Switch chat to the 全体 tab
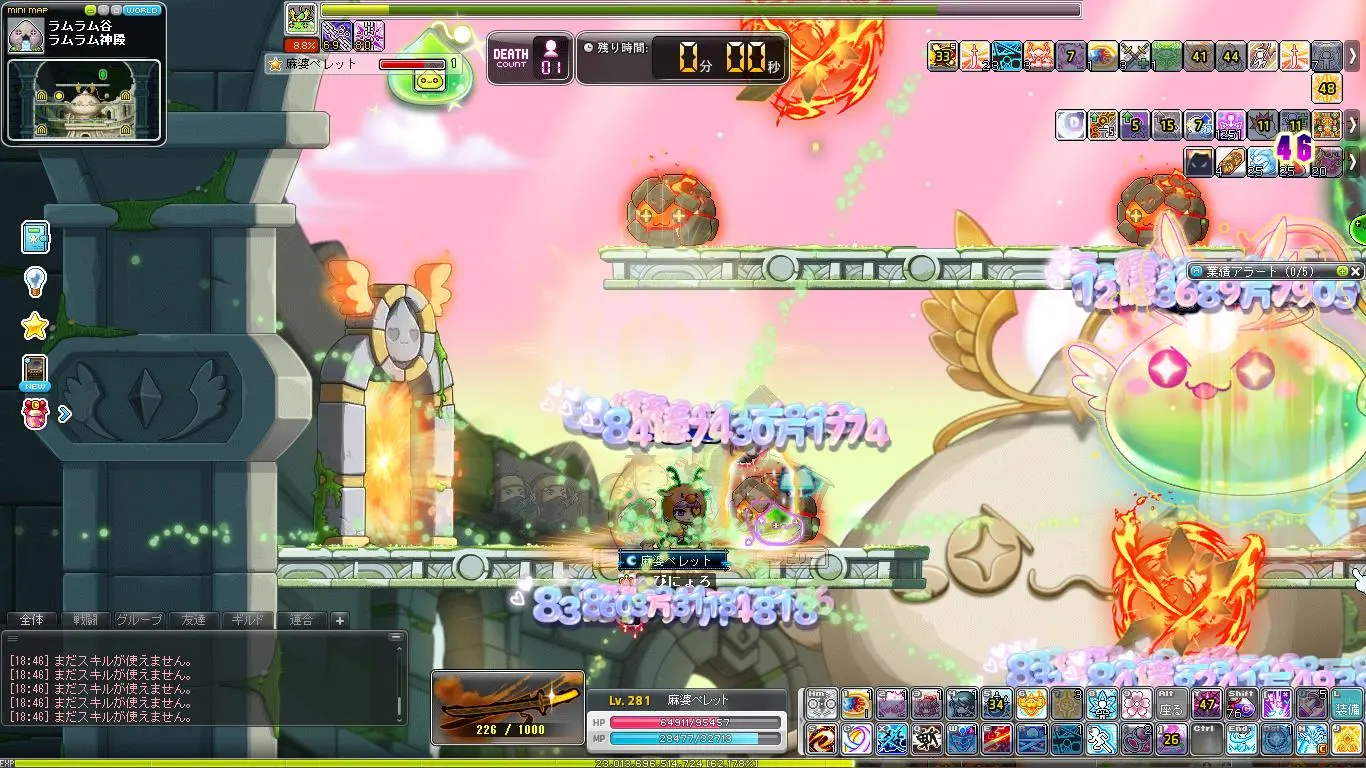The image size is (1366, 768). point(31,620)
